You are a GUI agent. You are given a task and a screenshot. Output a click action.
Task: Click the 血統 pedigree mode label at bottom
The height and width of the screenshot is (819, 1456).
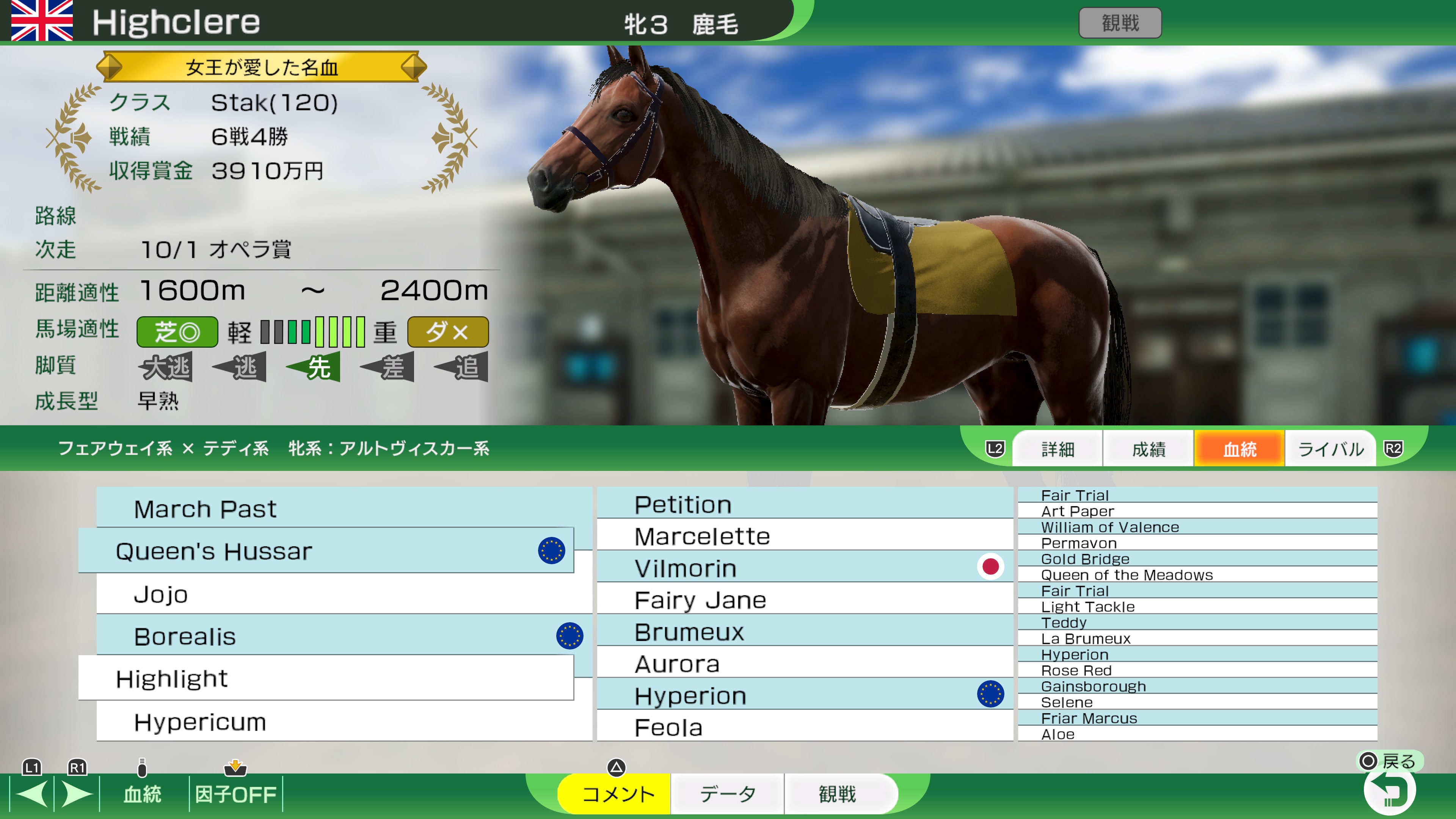143,794
